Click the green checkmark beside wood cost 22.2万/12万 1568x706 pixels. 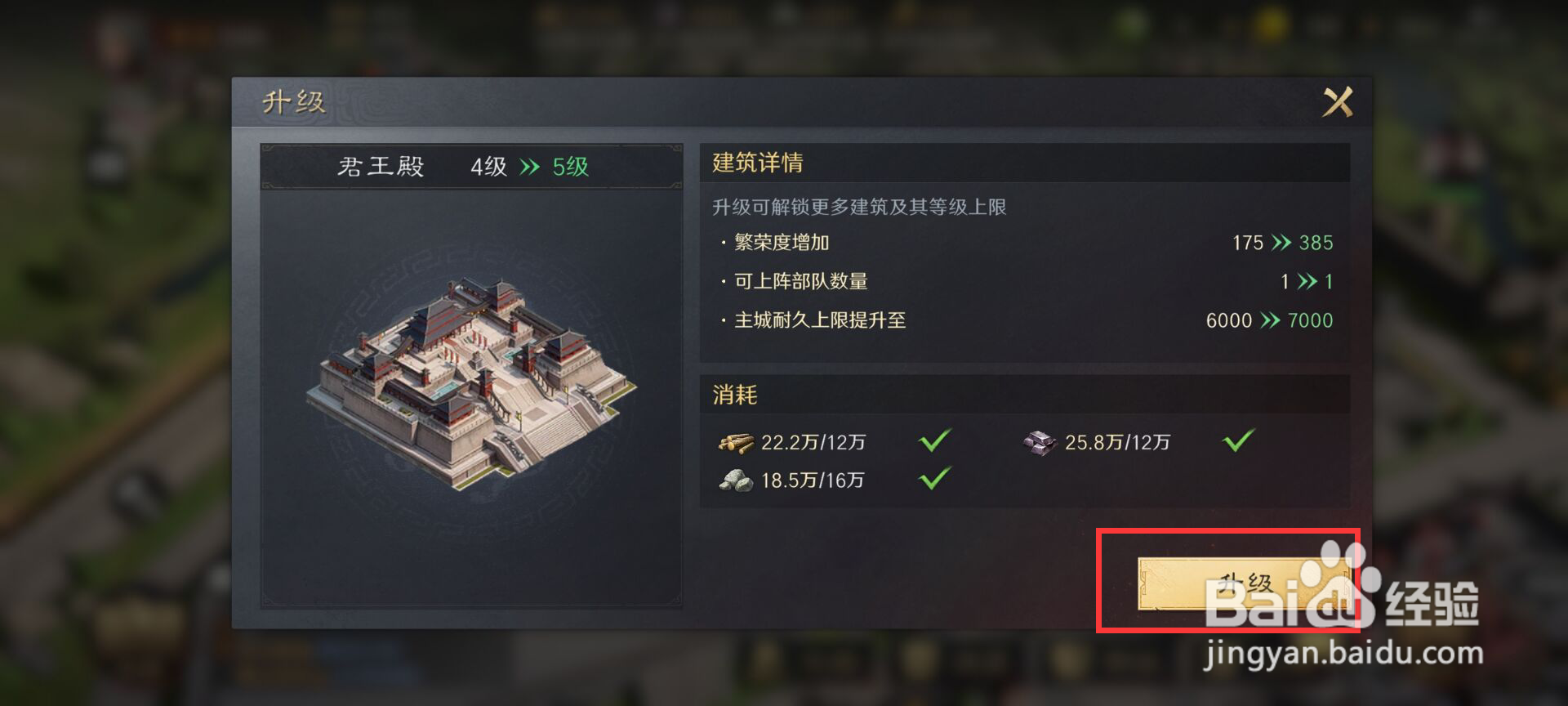(x=933, y=440)
